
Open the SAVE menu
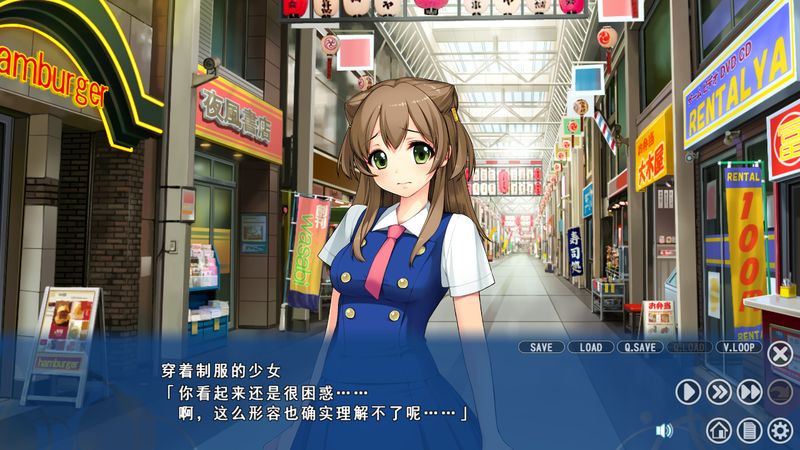pos(541,347)
